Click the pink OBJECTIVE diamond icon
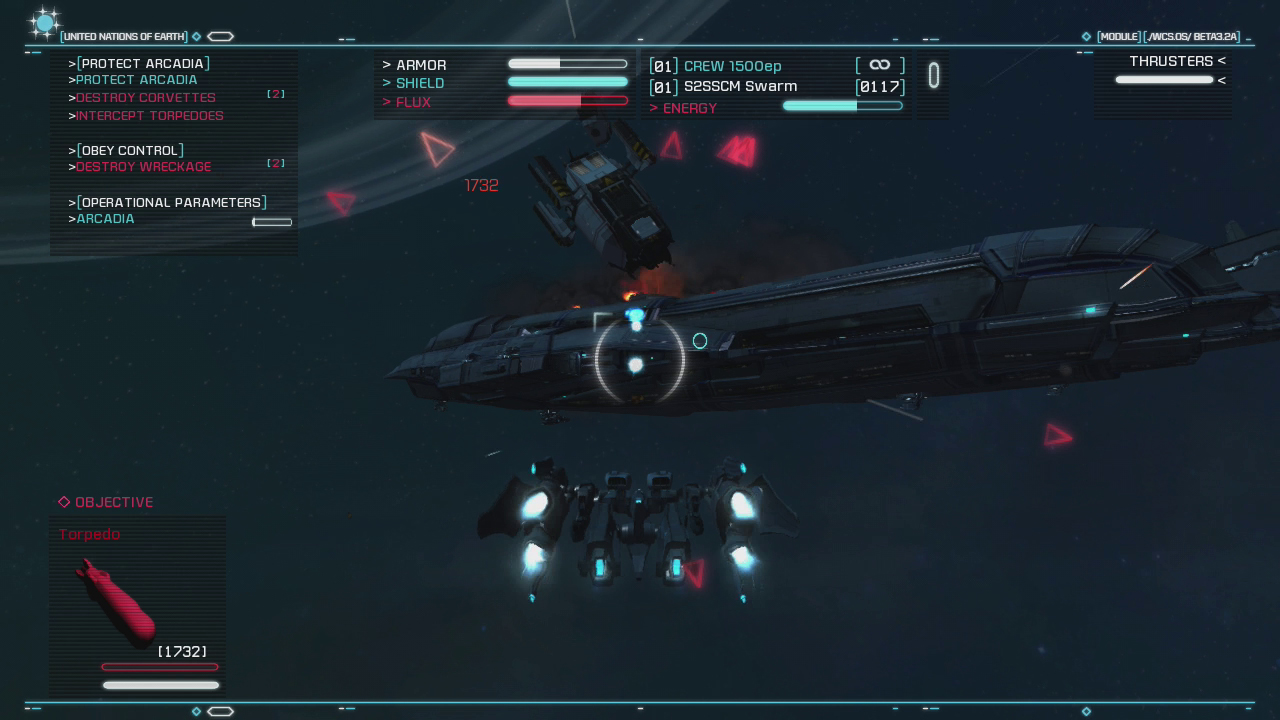This screenshot has height=720, width=1280. pyautogui.click(x=64, y=502)
